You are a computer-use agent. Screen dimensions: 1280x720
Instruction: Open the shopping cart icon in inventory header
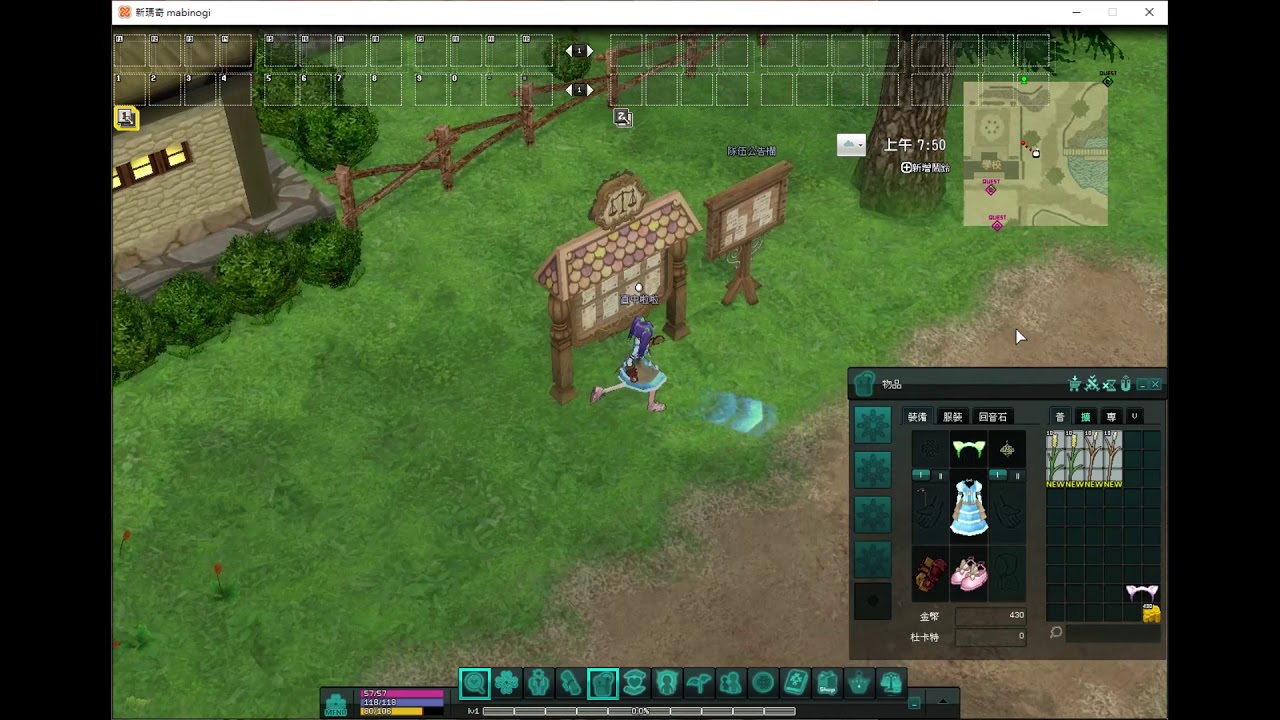click(1074, 384)
